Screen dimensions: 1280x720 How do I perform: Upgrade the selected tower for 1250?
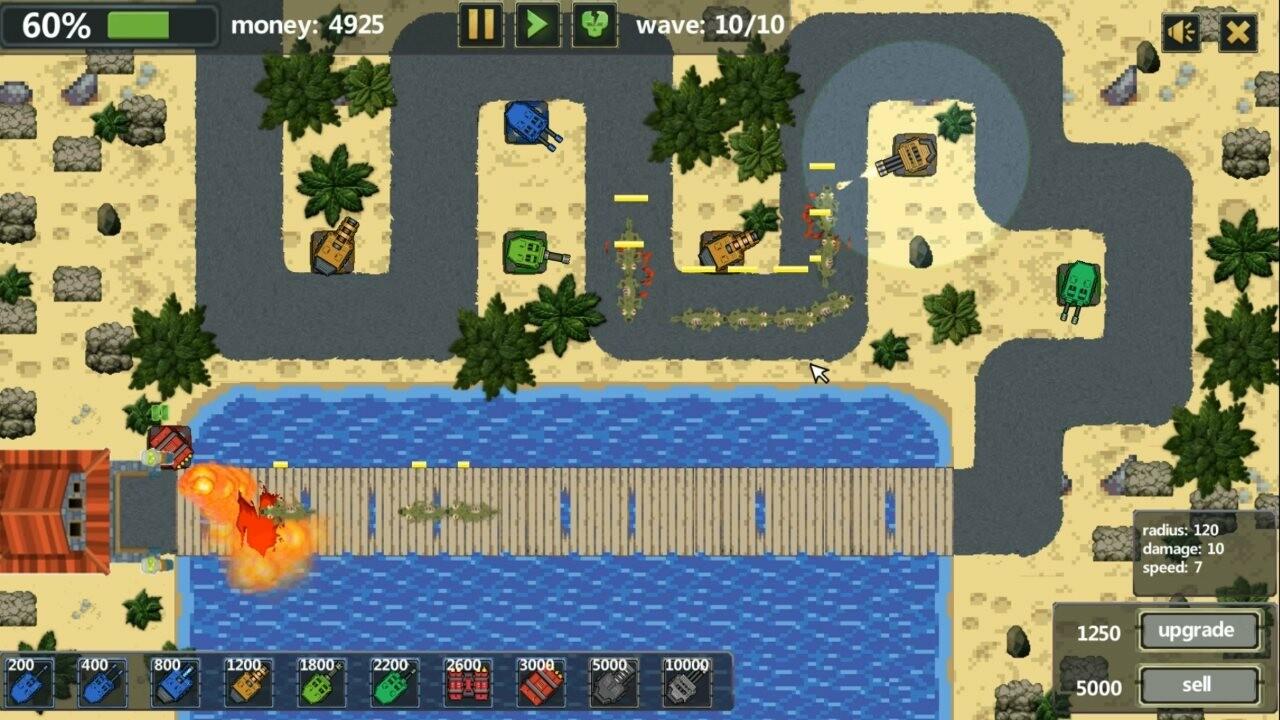tap(1196, 631)
